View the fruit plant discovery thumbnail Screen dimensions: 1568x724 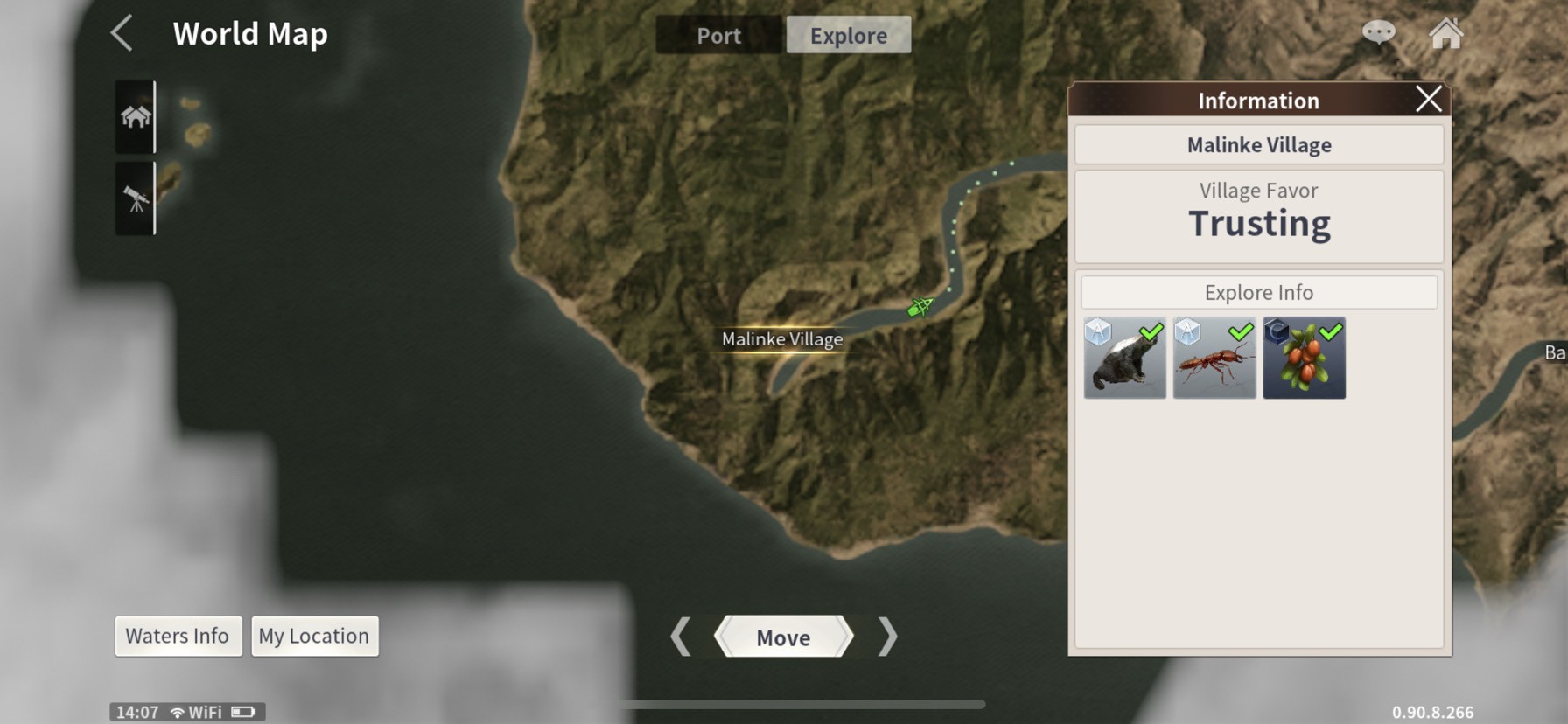(1304, 359)
